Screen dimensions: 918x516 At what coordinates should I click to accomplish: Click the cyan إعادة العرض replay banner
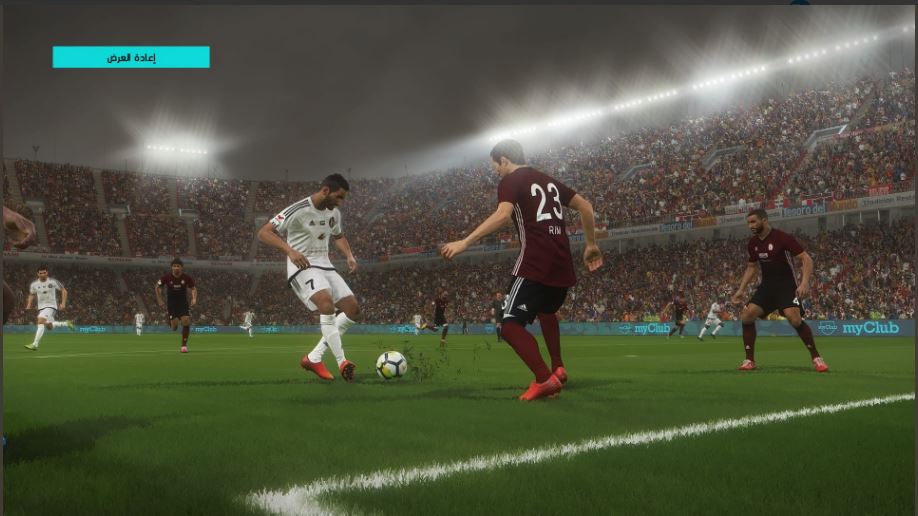coord(131,57)
